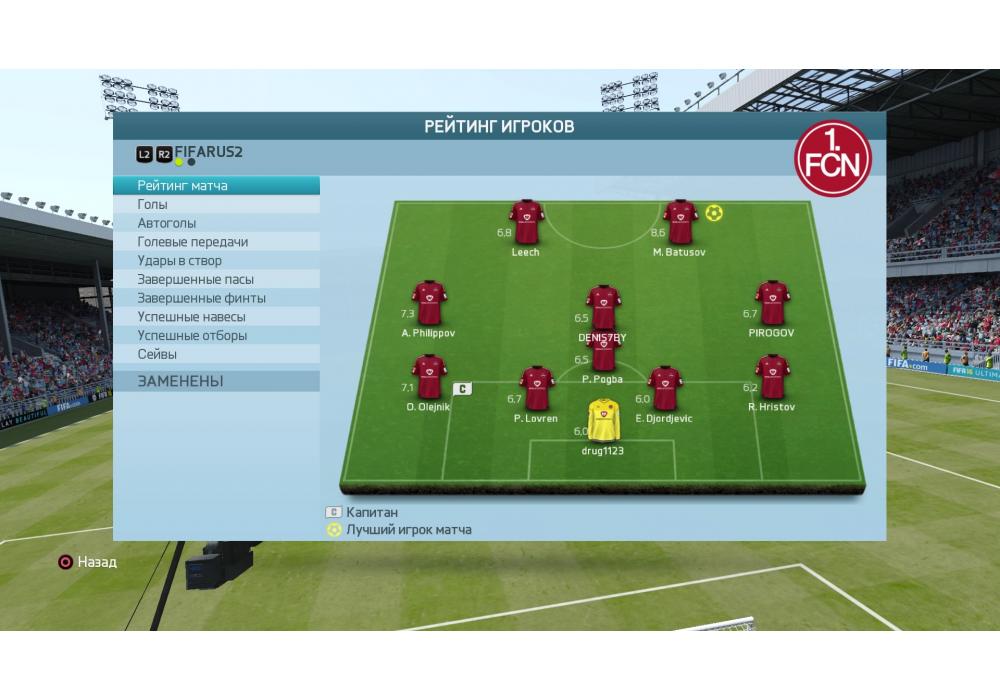Select Leech's shirt on the pitch

(x=526, y=222)
